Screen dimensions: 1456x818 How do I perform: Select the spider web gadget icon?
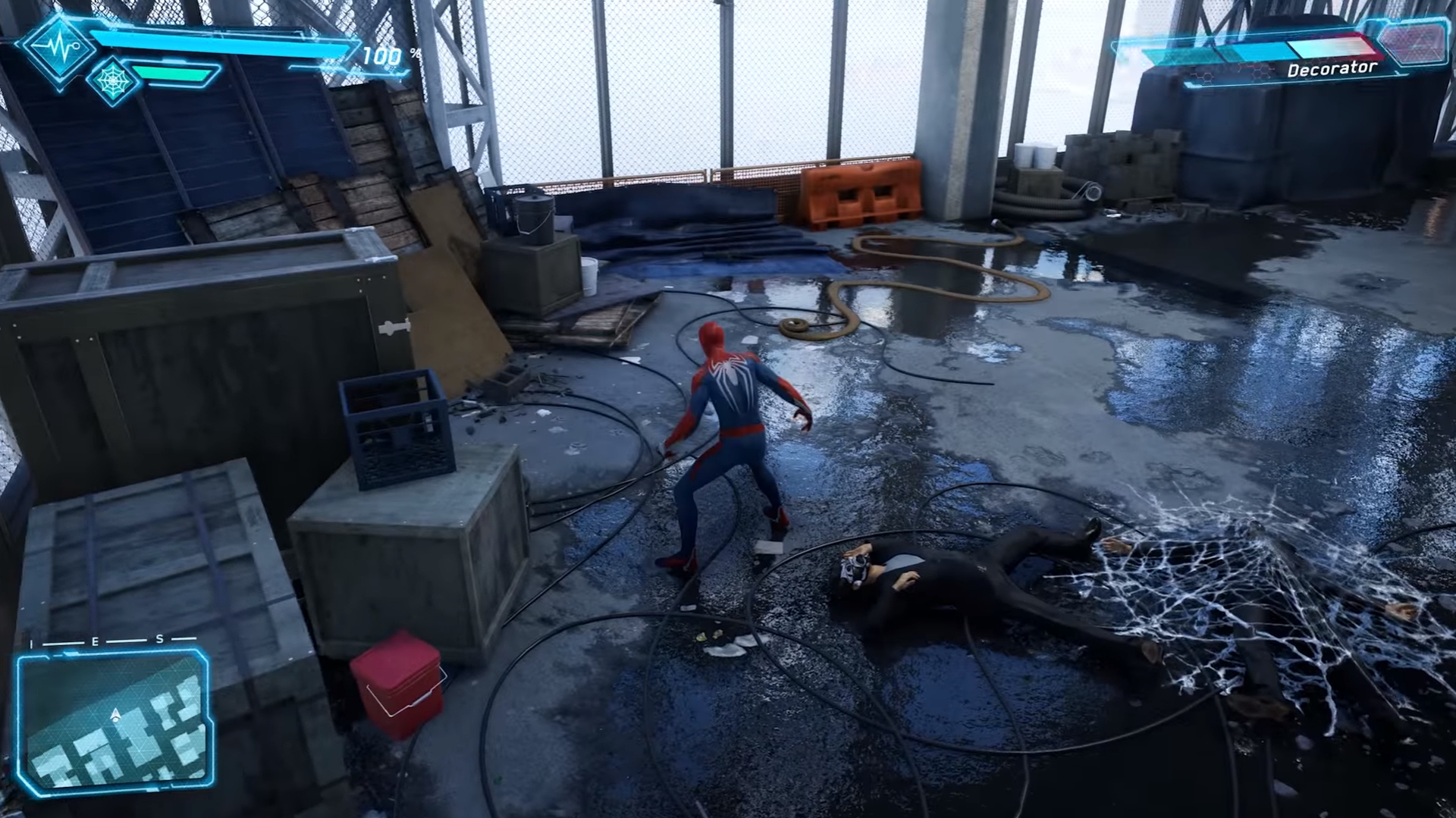[113, 79]
